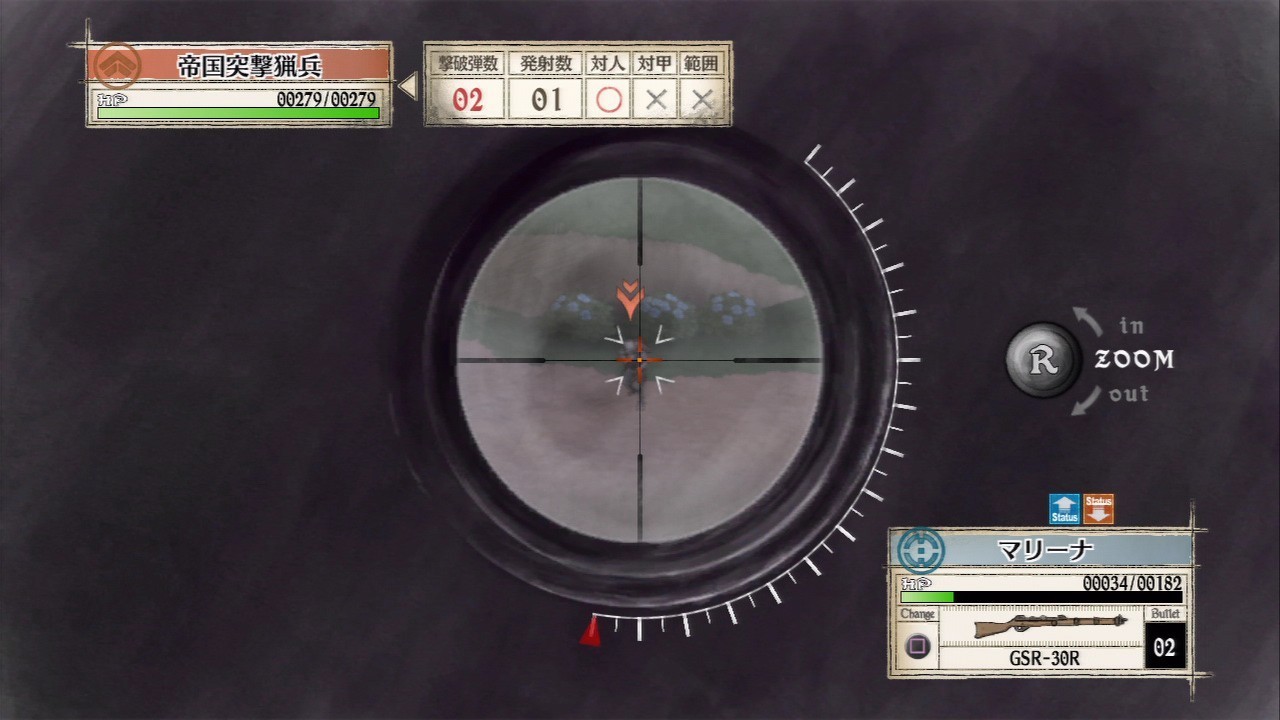Click the Change label on マリーナ's panel
Viewport: 1280px width, 720px height.
pos(914,614)
